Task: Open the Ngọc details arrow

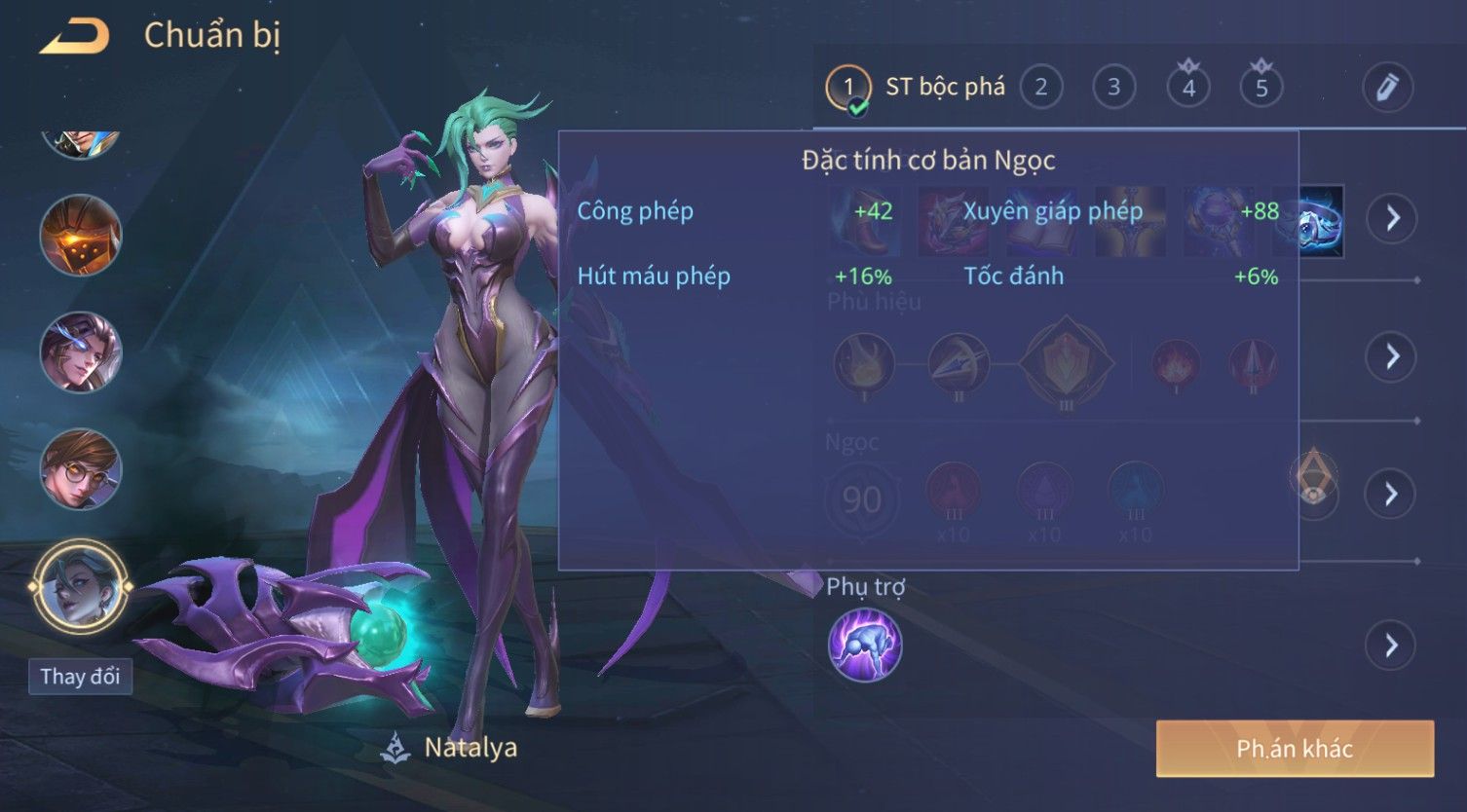Action: (x=1392, y=495)
